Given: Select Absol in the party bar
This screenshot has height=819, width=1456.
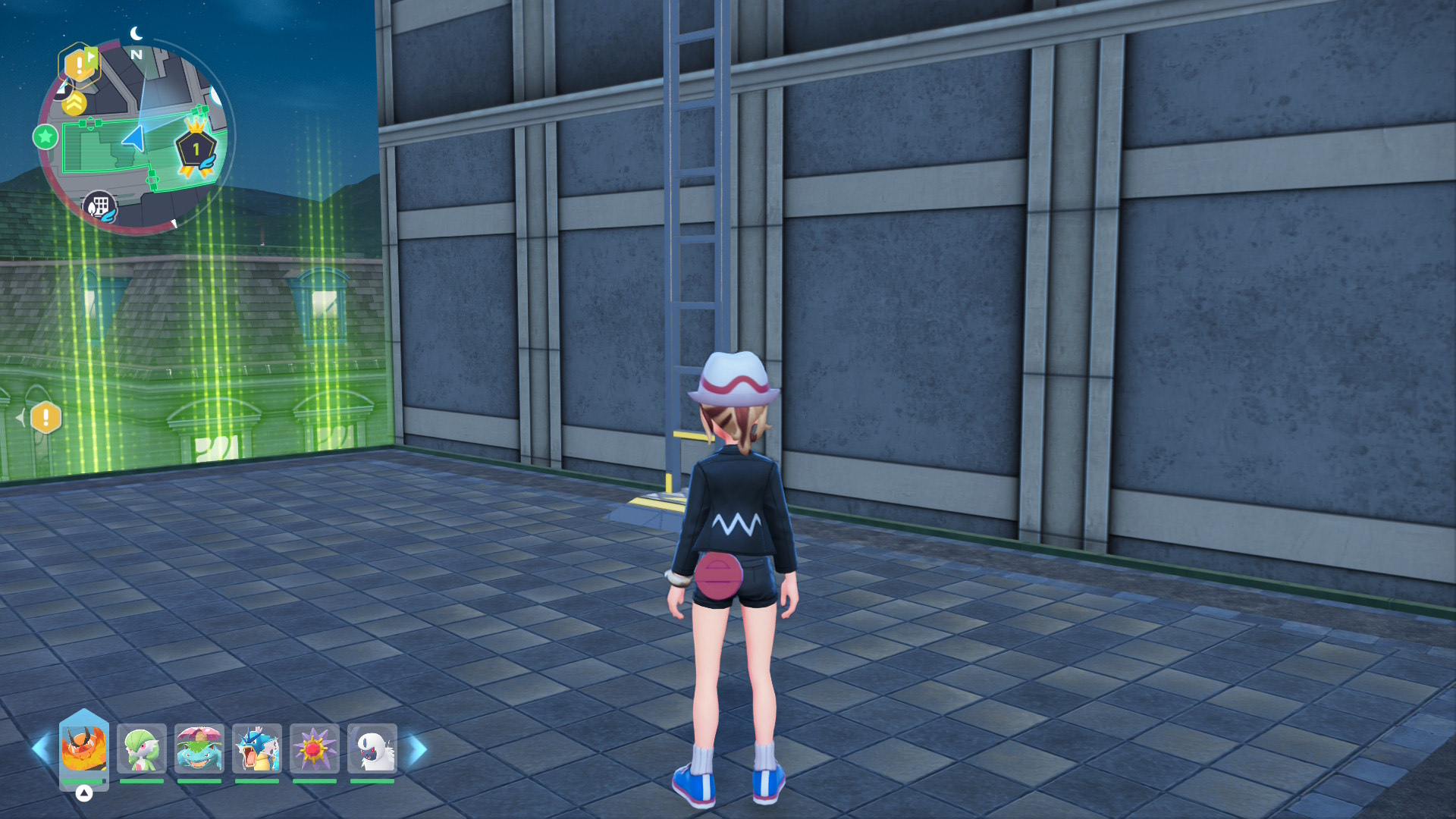Looking at the screenshot, I should [372, 749].
